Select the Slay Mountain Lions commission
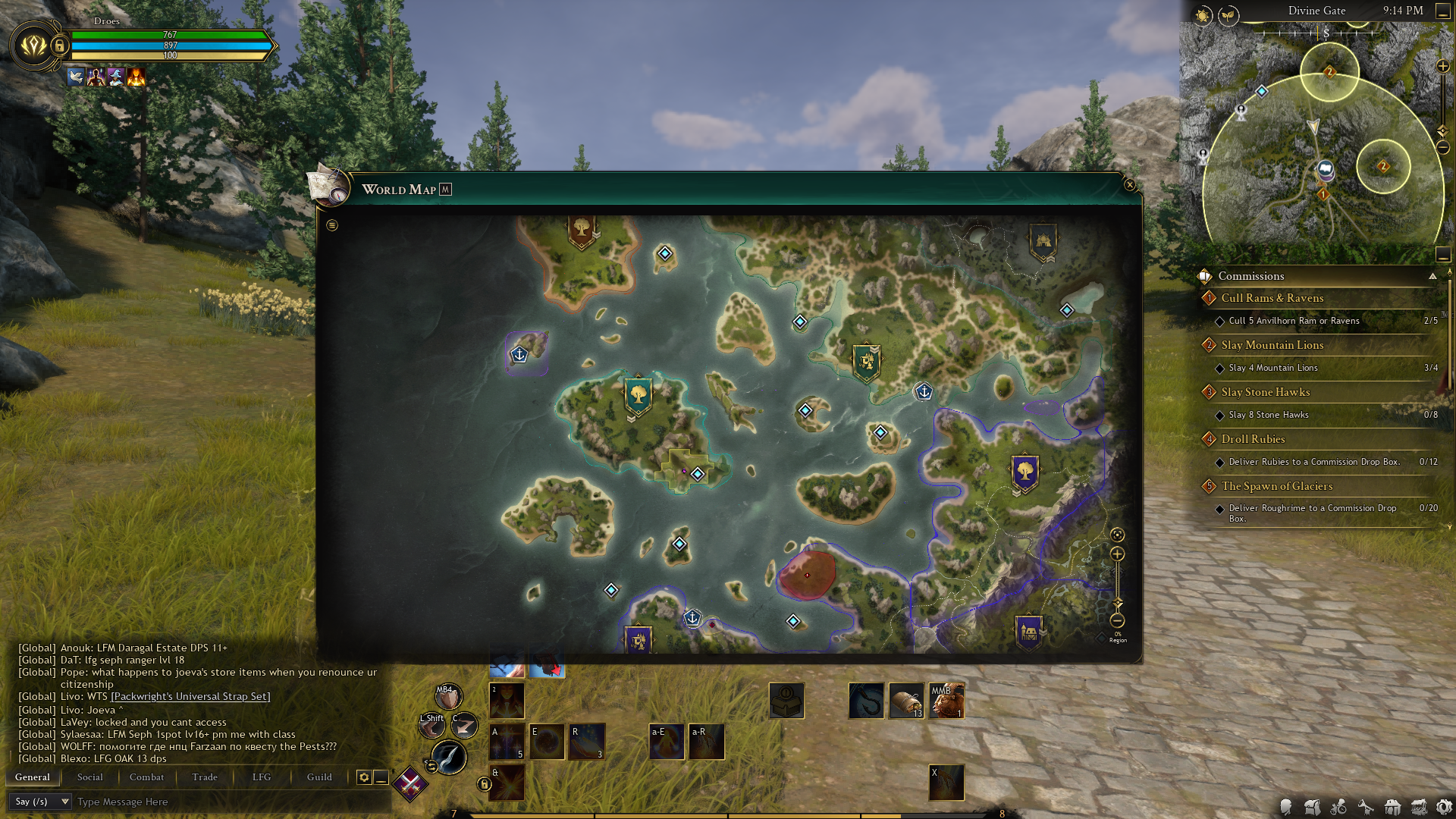 click(1272, 345)
